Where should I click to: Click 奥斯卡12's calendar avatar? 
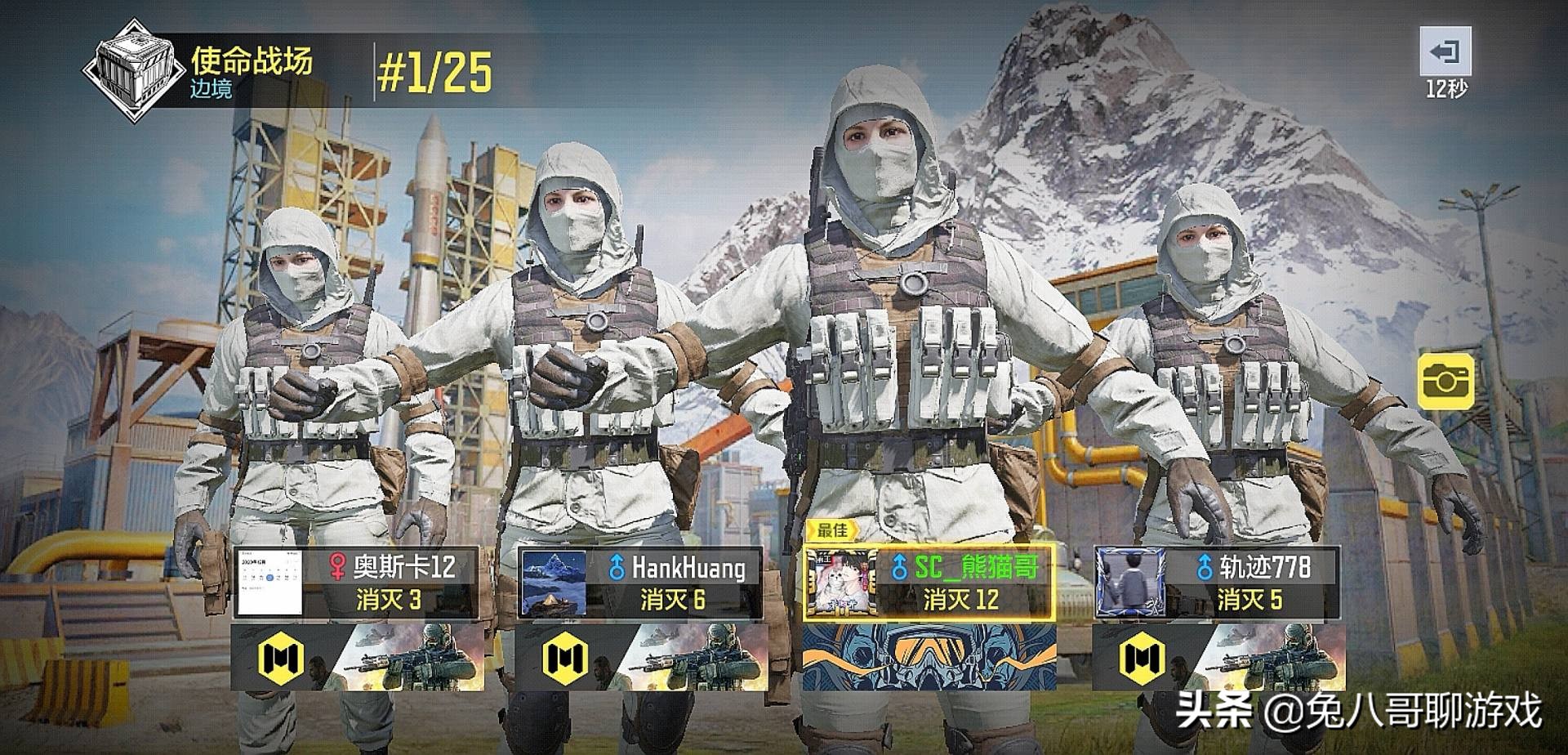coord(269,583)
